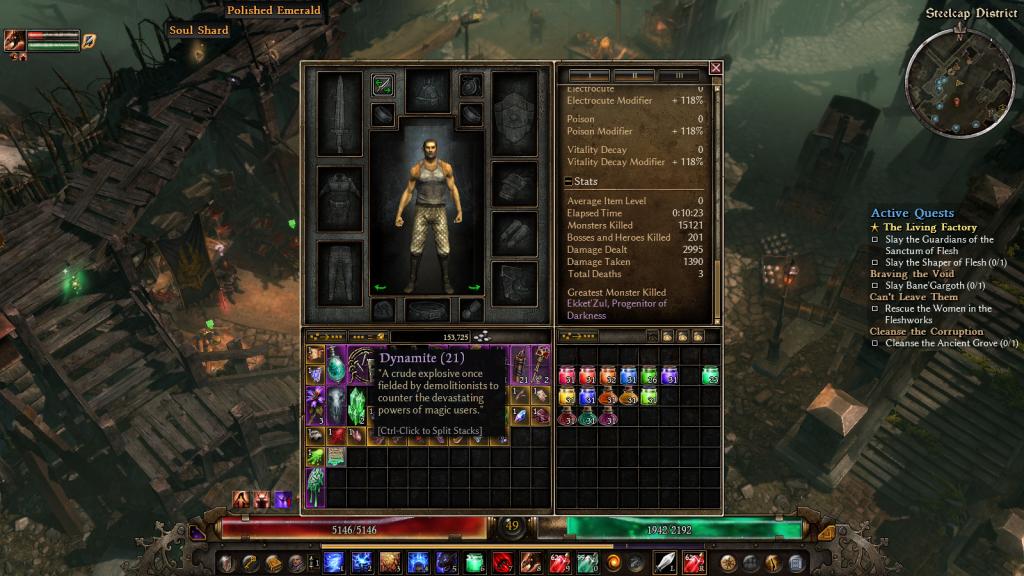Activate the sword skill in the L slot
Screen dimensions: 1024x576
pos(665,562)
